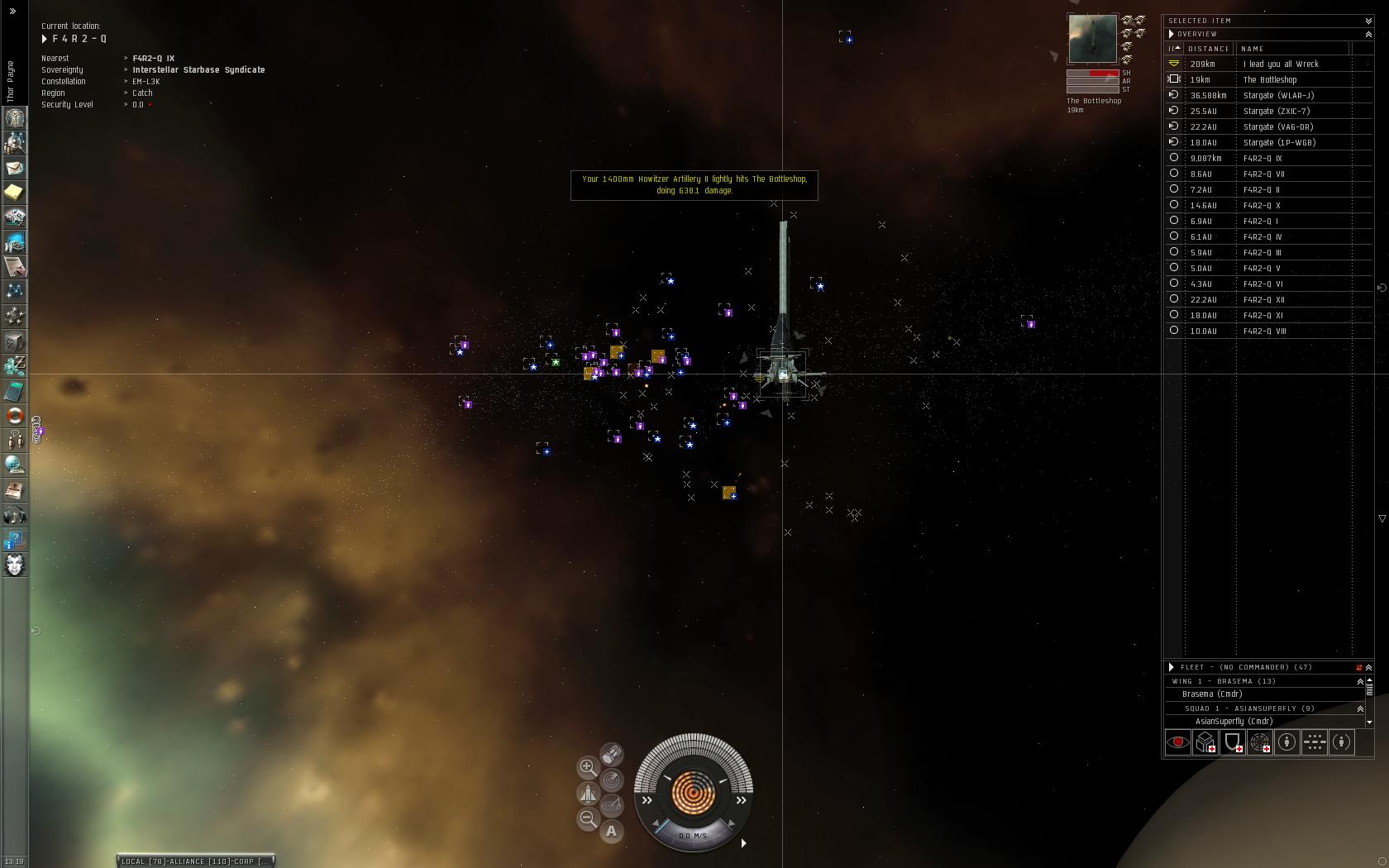Click the zoom-in magnifier button
Screen dimensions: 1389x868
click(587, 767)
